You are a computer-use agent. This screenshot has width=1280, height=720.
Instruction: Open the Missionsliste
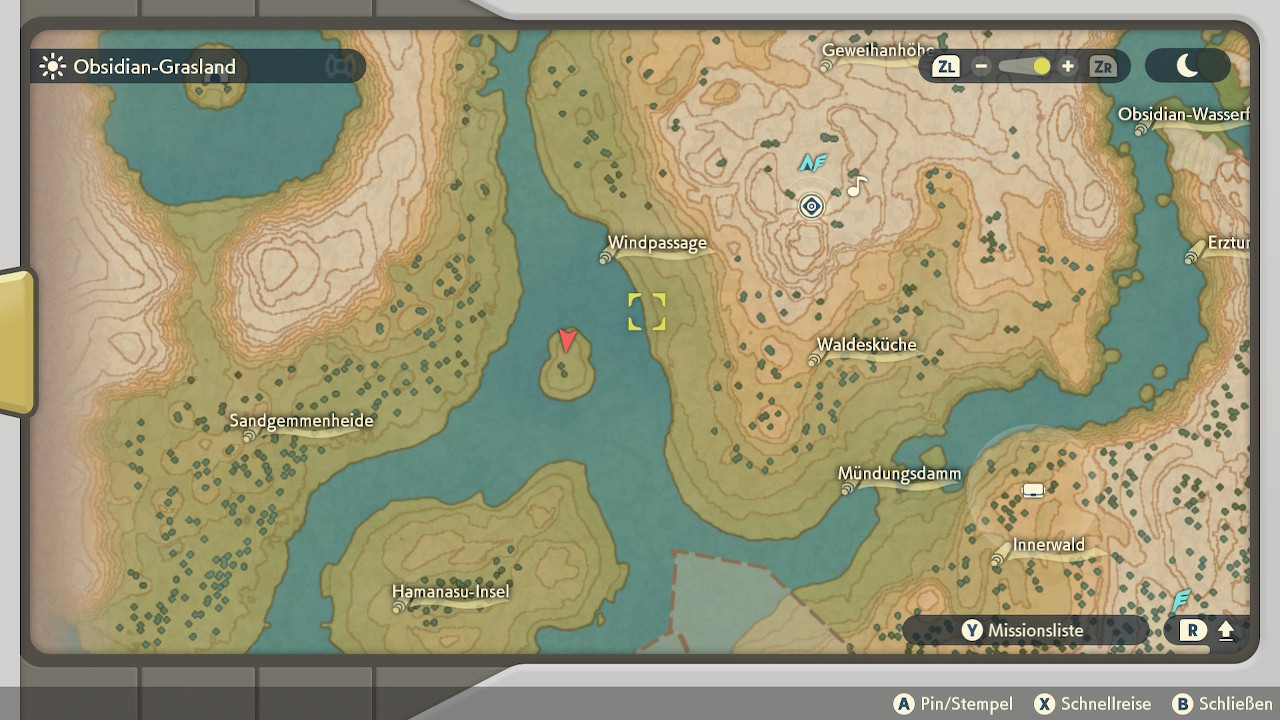pyautogui.click(x=1024, y=630)
